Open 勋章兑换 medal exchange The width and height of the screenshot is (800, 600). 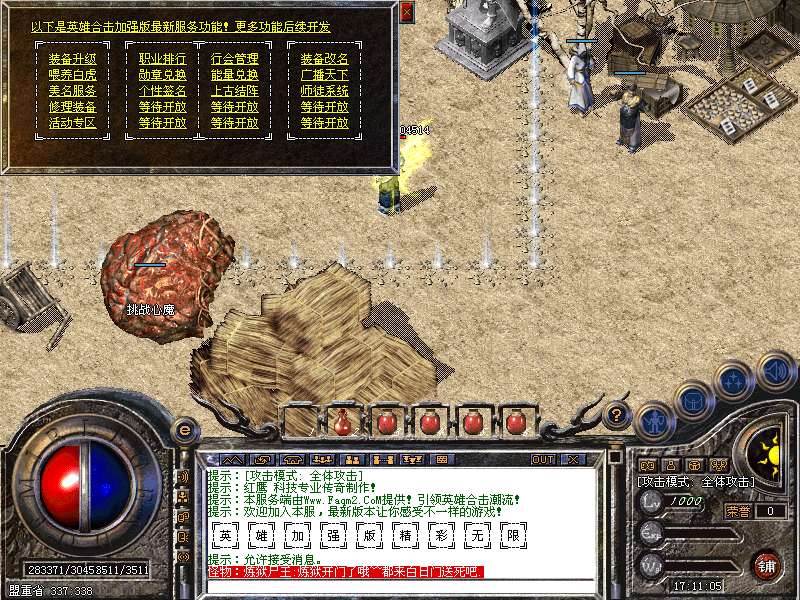point(162,75)
